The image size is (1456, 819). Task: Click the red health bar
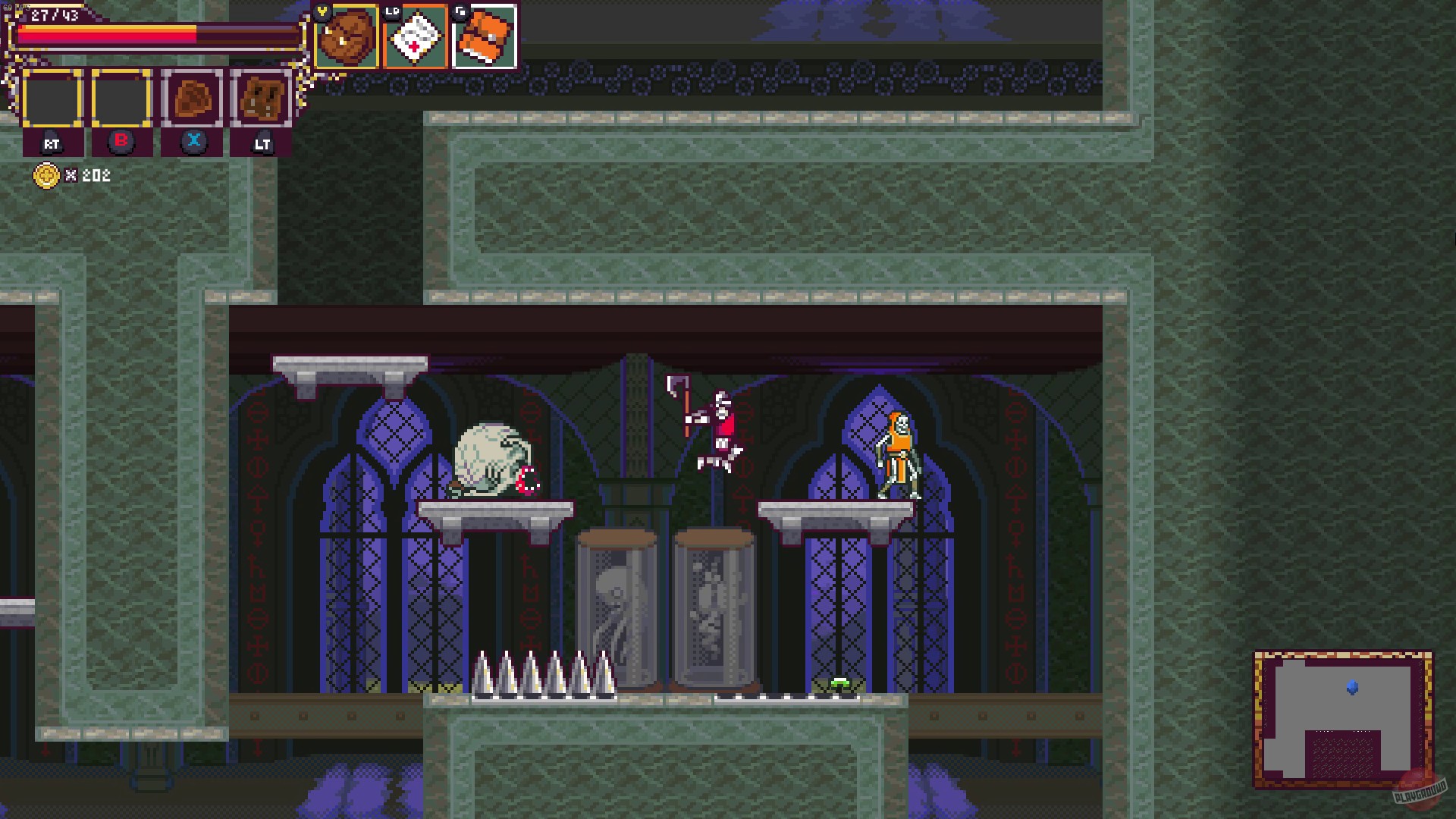[x=106, y=32]
